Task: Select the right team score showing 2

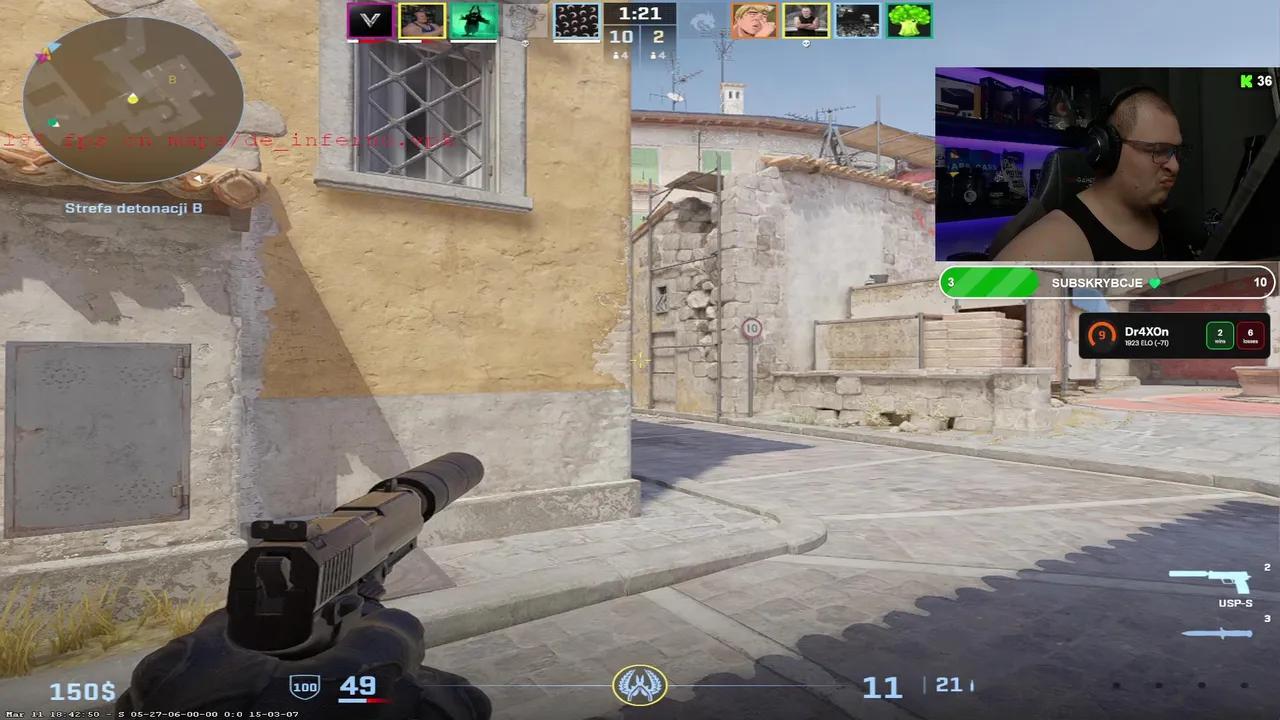Action: point(659,35)
